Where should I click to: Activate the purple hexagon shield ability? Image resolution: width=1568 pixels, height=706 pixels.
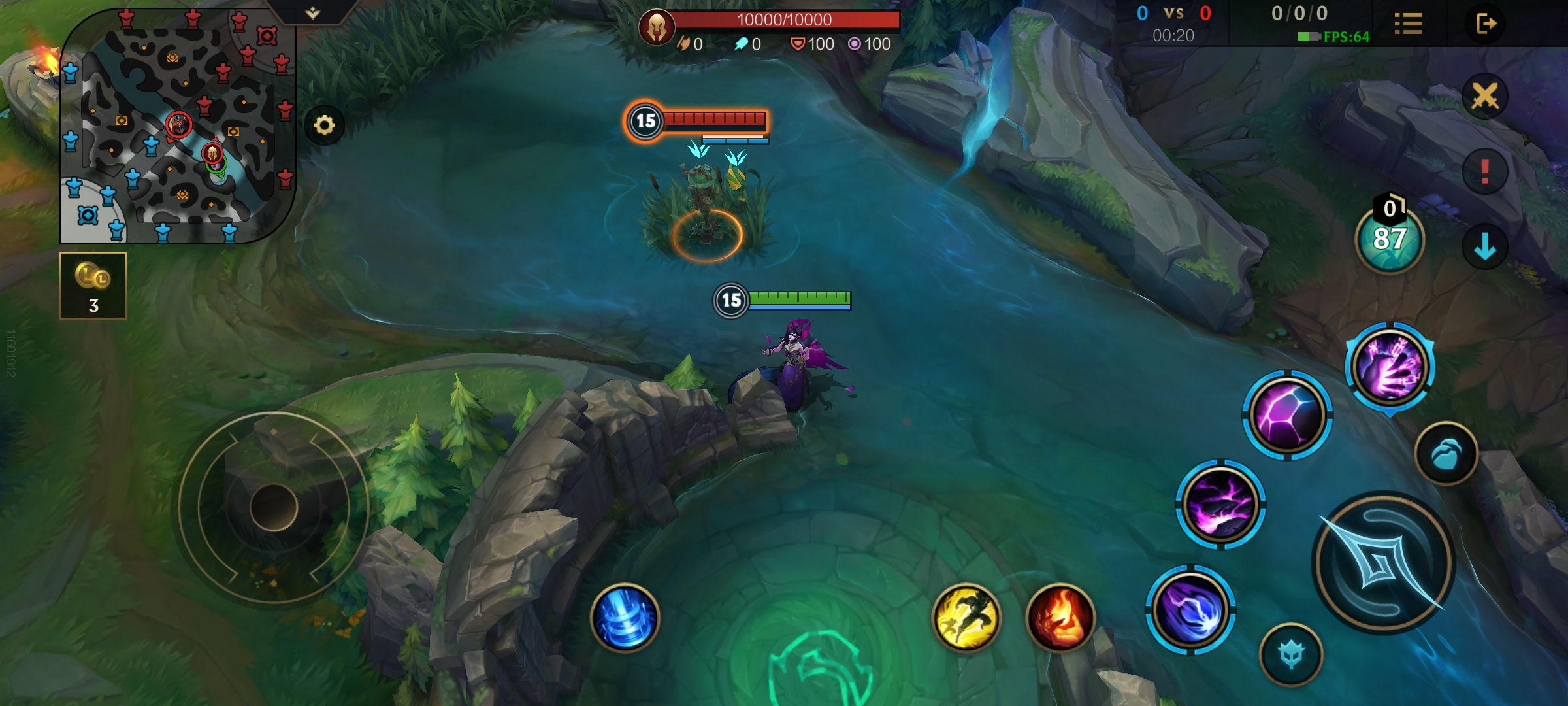1286,415
